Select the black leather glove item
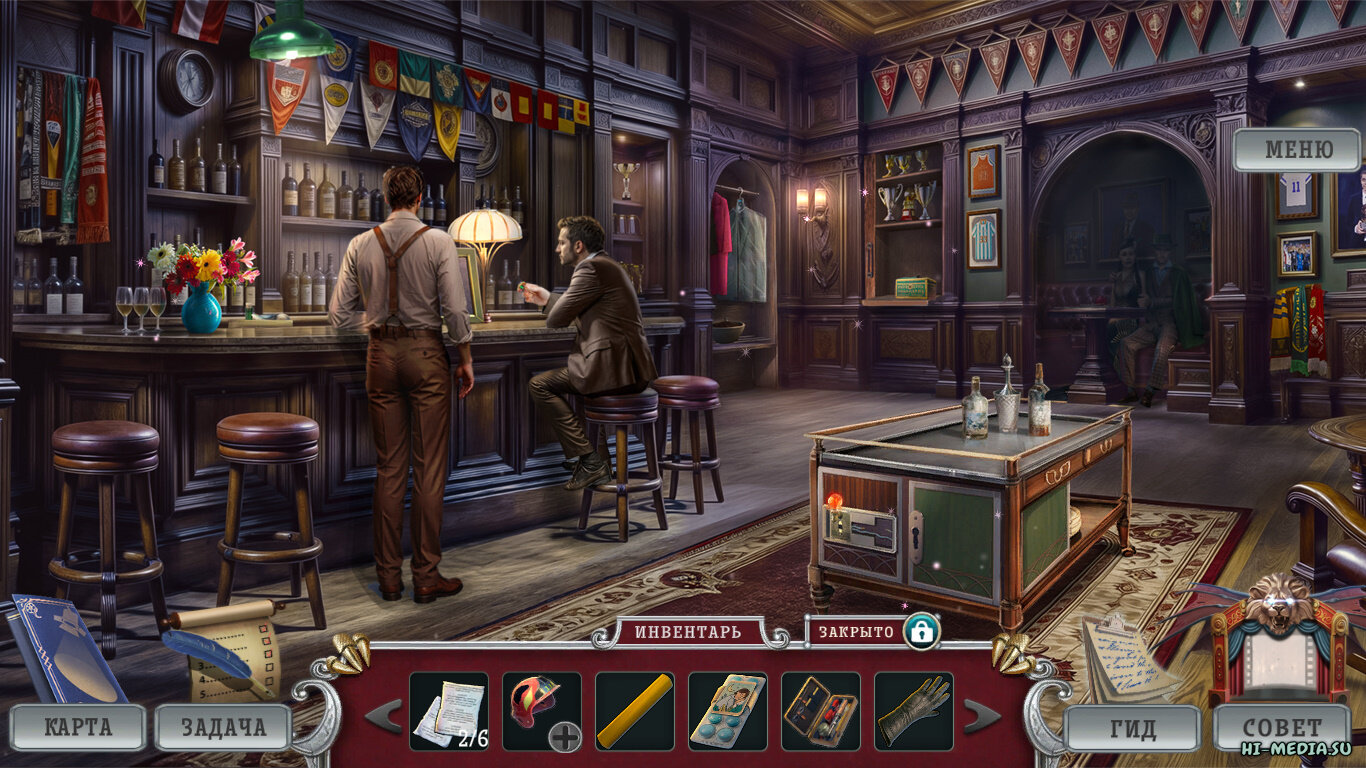 click(913, 711)
